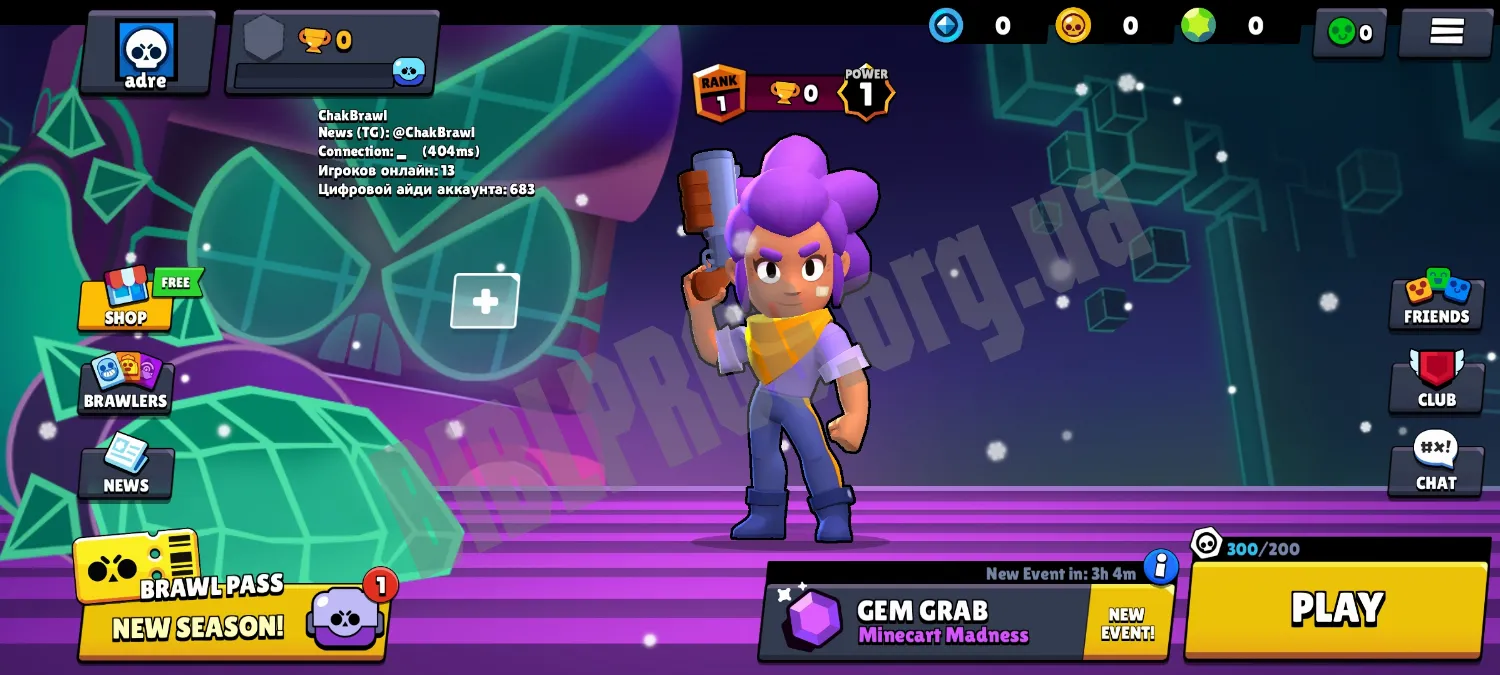Claim the Brawl Pass box with notification badge
This screenshot has width=1500, height=675.
point(345,615)
